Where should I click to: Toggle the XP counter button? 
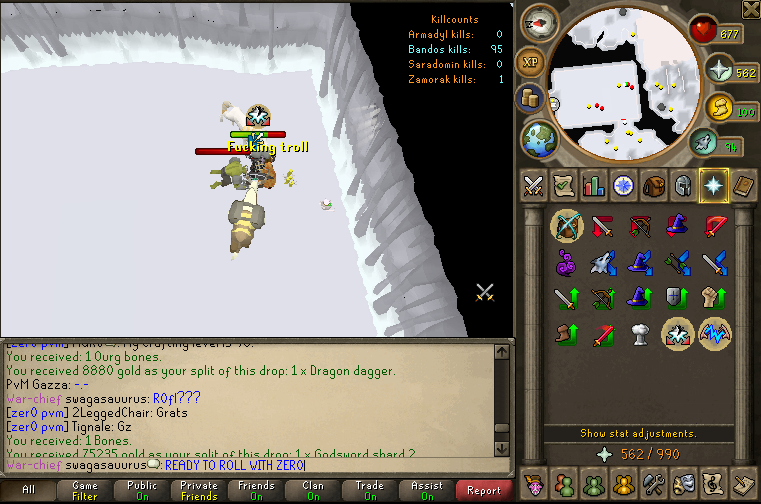pyautogui.click(x=528, y=62)
